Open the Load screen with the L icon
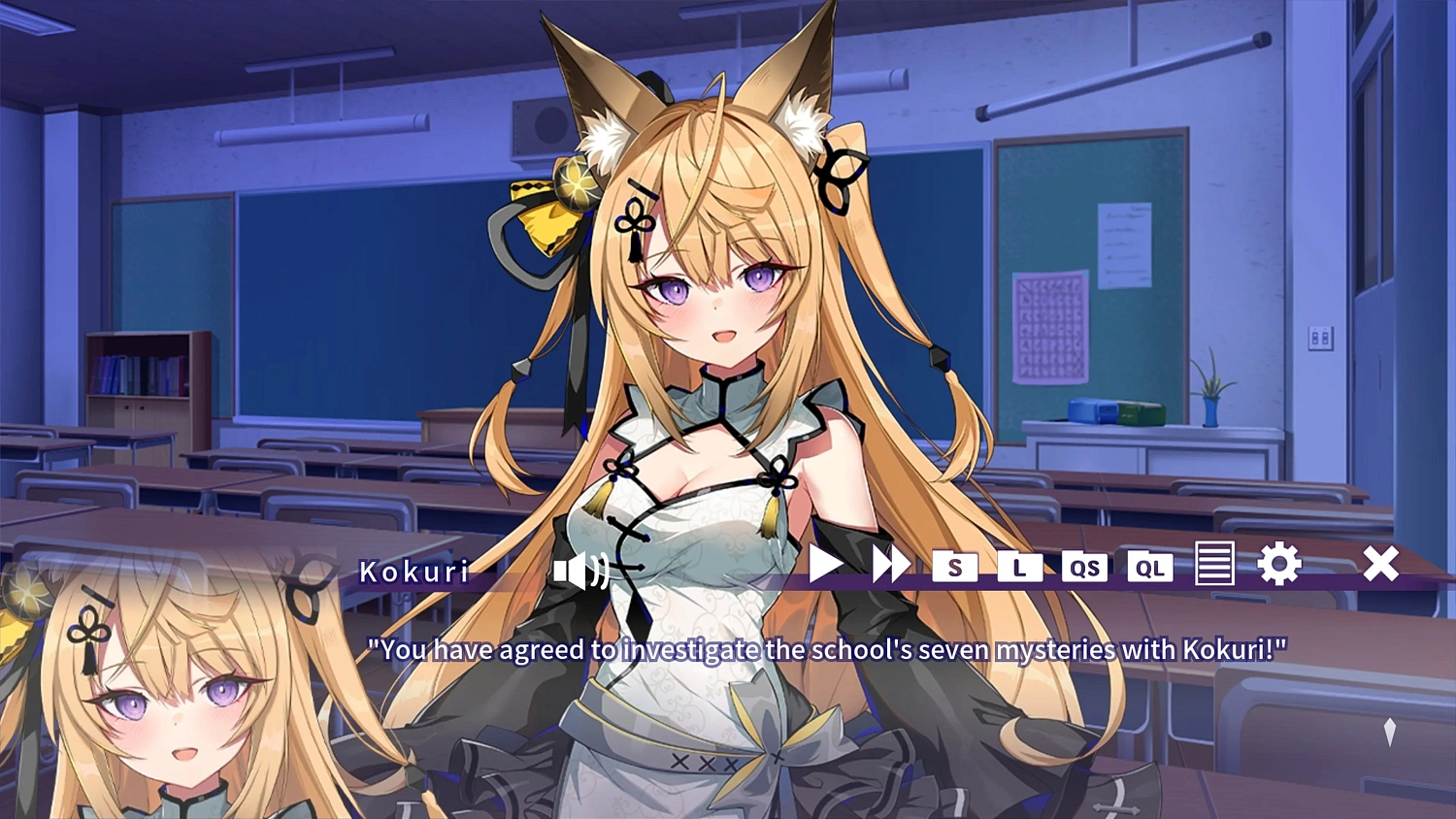This screenshot has height=819, width=1456. click(x=1020, y=568)
